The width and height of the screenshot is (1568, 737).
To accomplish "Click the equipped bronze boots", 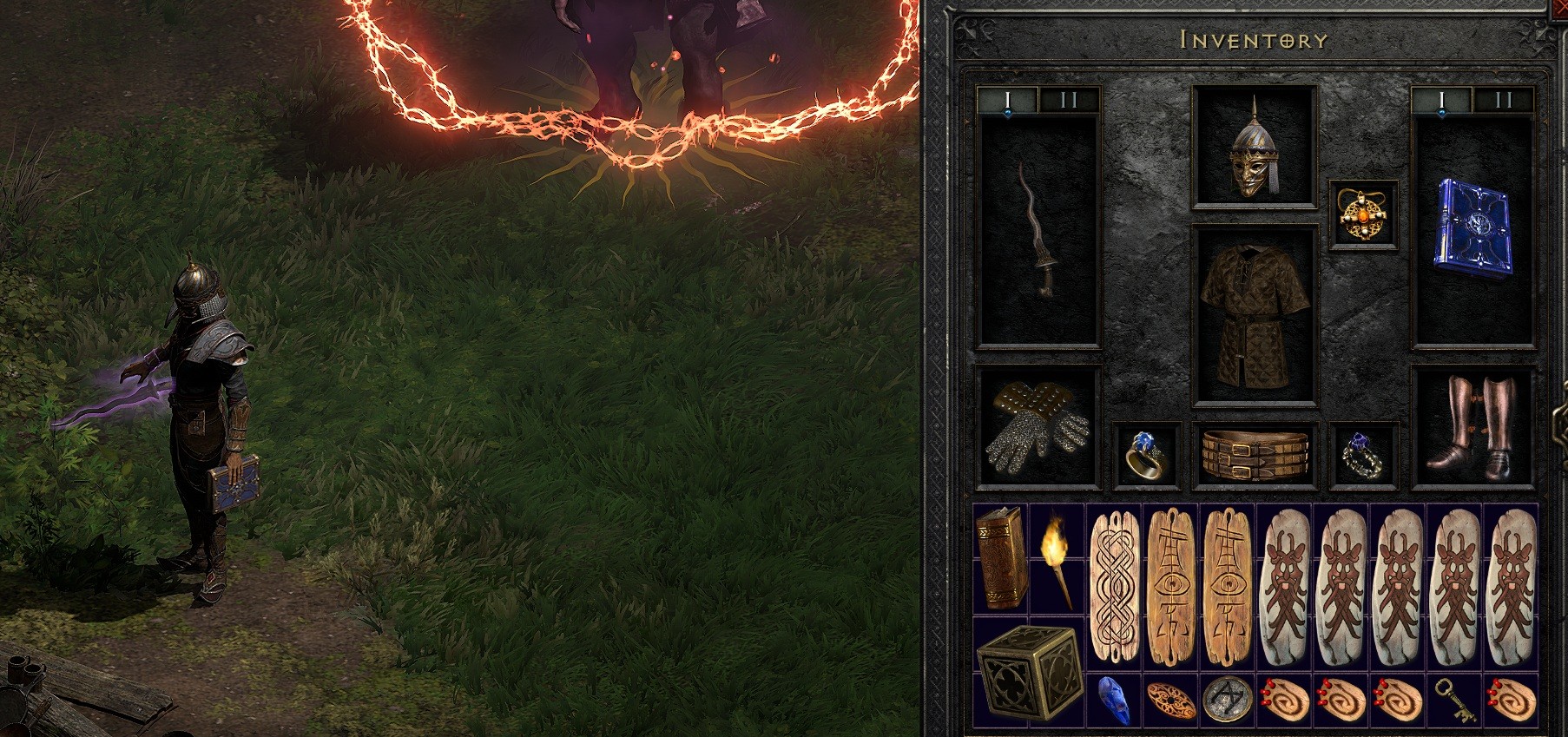I will pos(1476,425).
